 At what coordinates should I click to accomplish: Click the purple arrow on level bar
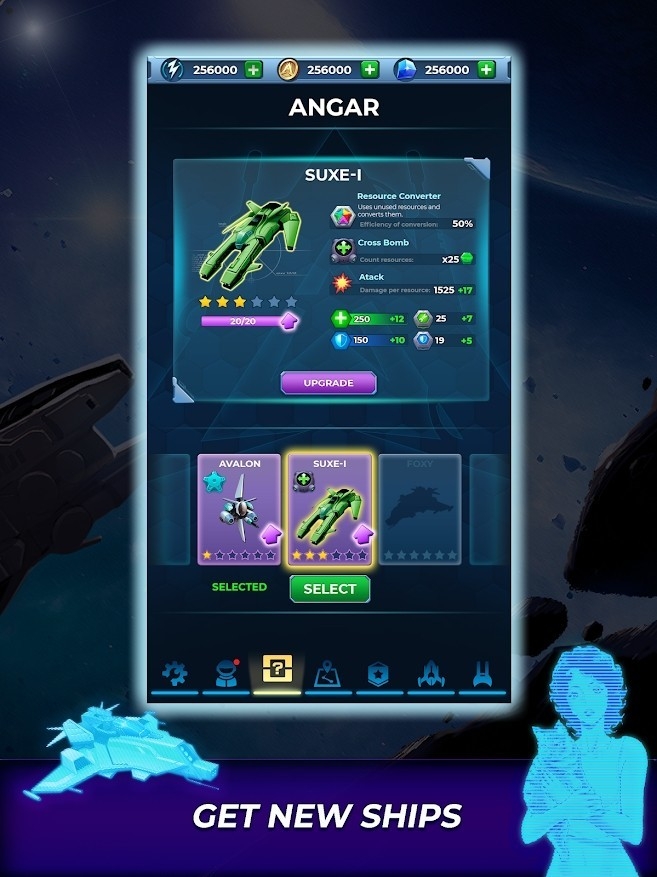(288, 322)
